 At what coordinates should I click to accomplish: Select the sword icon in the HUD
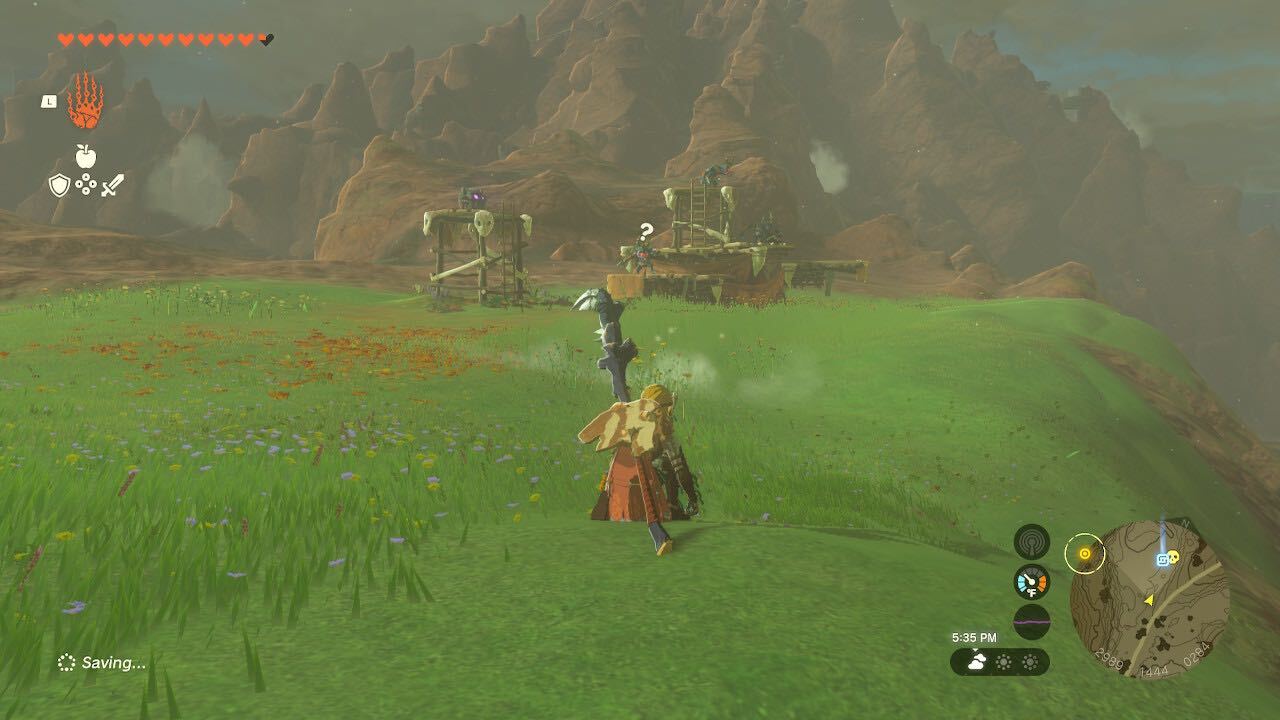[112, 184]
